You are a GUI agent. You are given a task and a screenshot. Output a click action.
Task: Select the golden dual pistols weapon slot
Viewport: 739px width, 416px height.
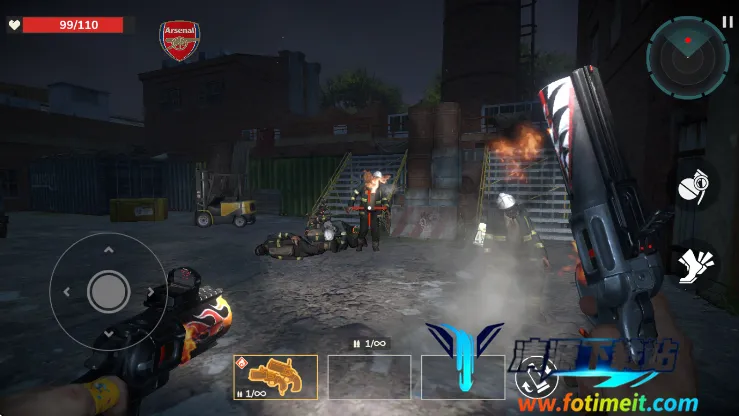point(276,378)
